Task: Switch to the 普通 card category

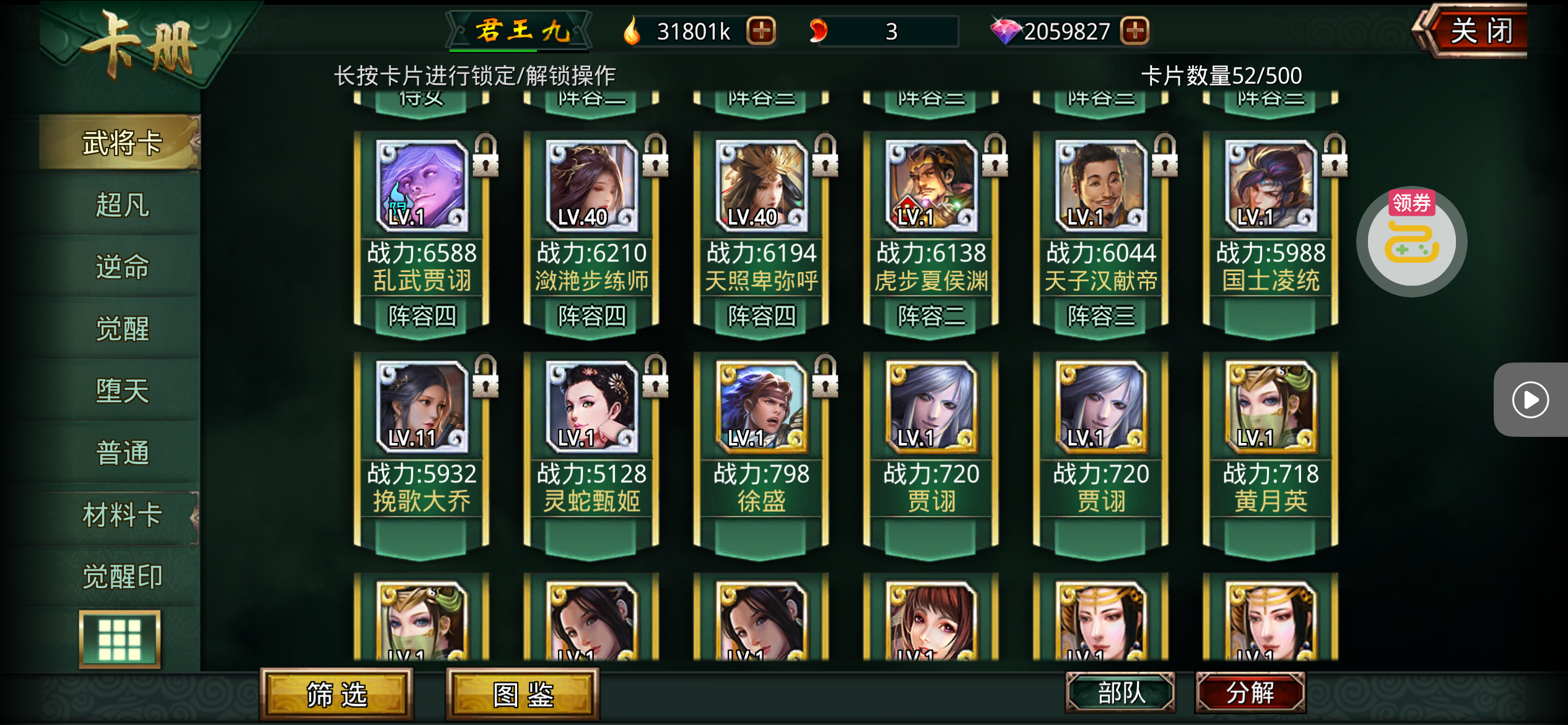Action: coord(121,452)
